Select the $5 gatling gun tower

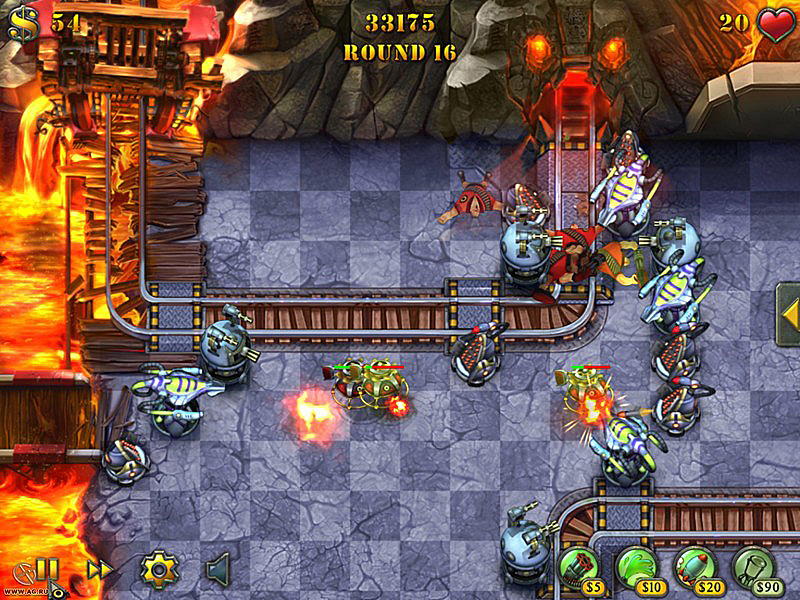click(x=577, y=568)
